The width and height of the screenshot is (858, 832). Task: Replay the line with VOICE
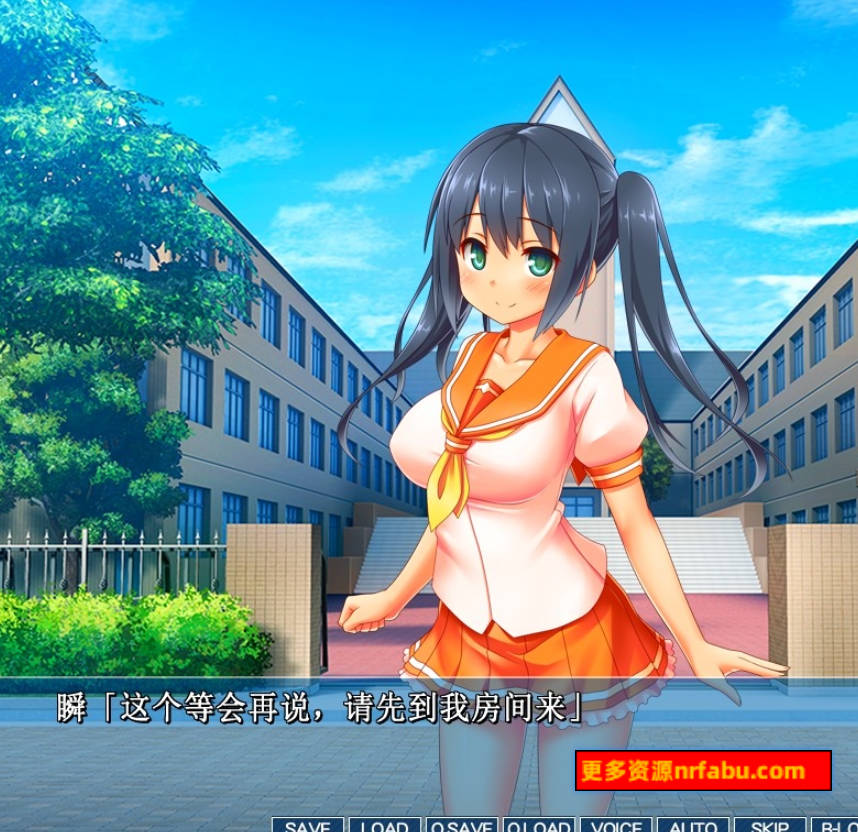[616, 825]
